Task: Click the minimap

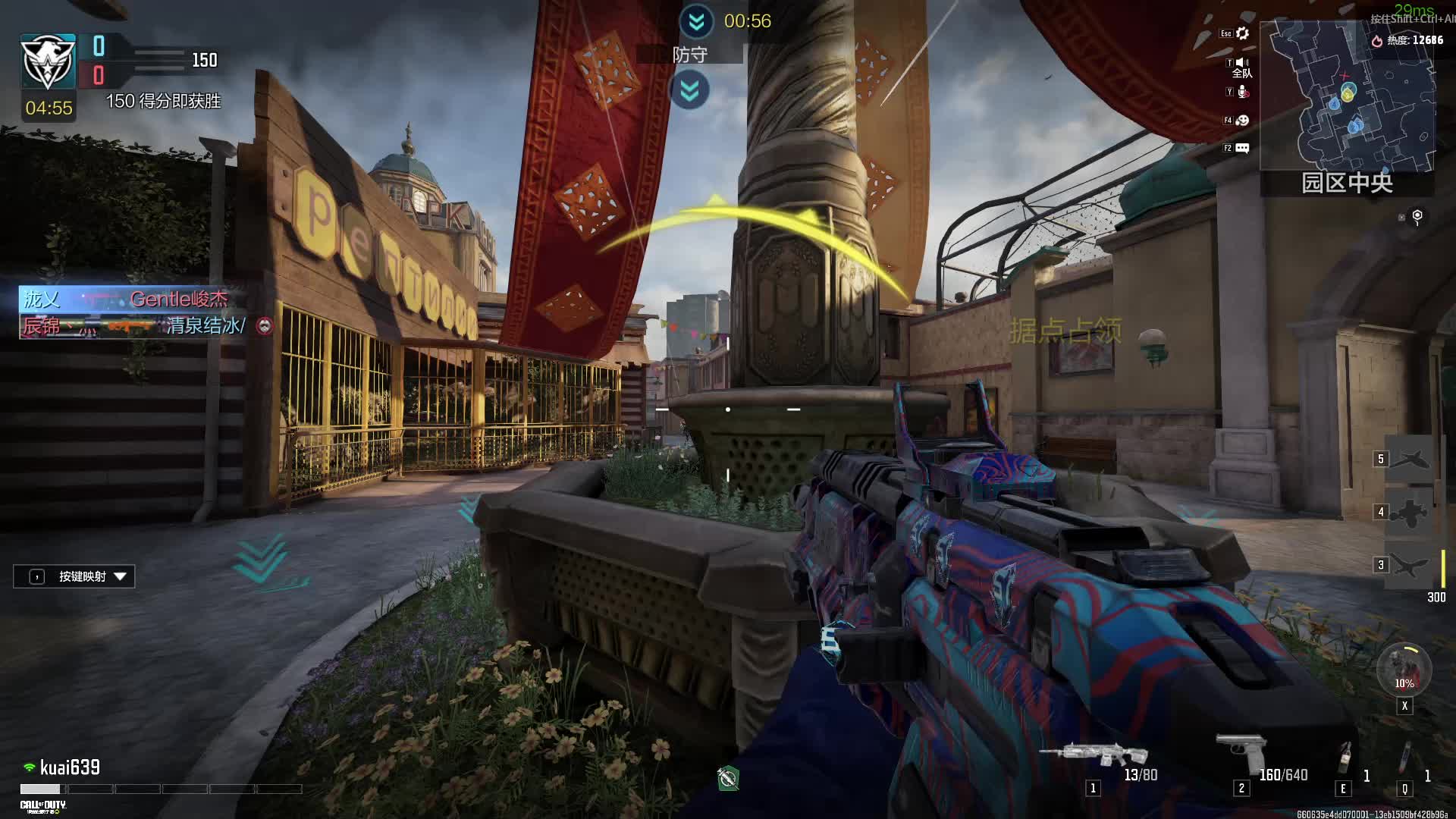Action: (x=1348, y=95)
